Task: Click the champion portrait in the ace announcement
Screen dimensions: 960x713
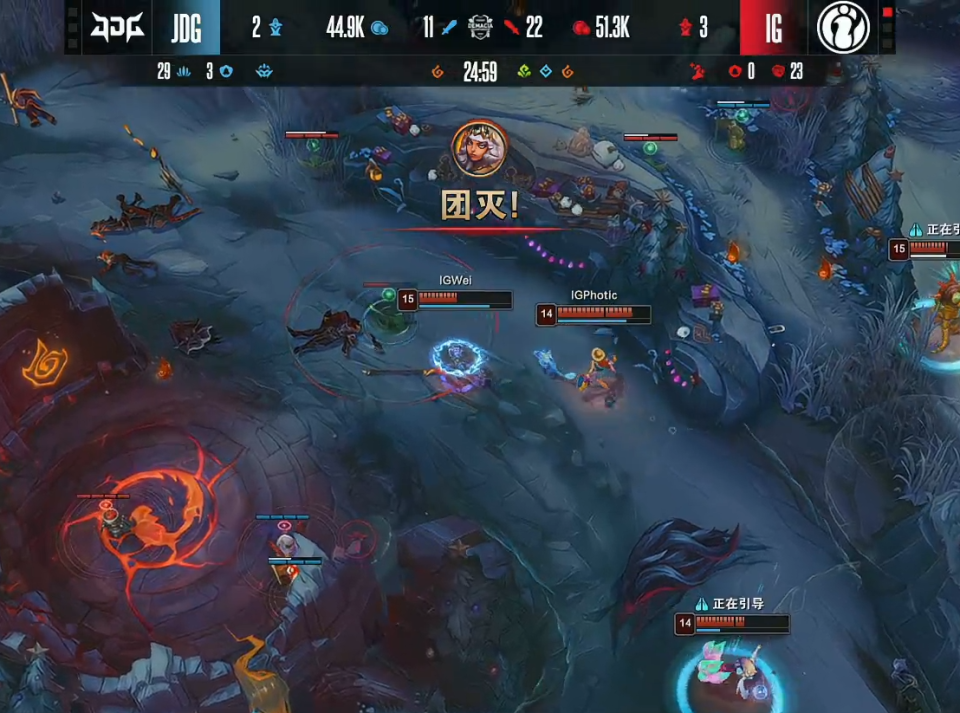Action: (x=480, y=148)
